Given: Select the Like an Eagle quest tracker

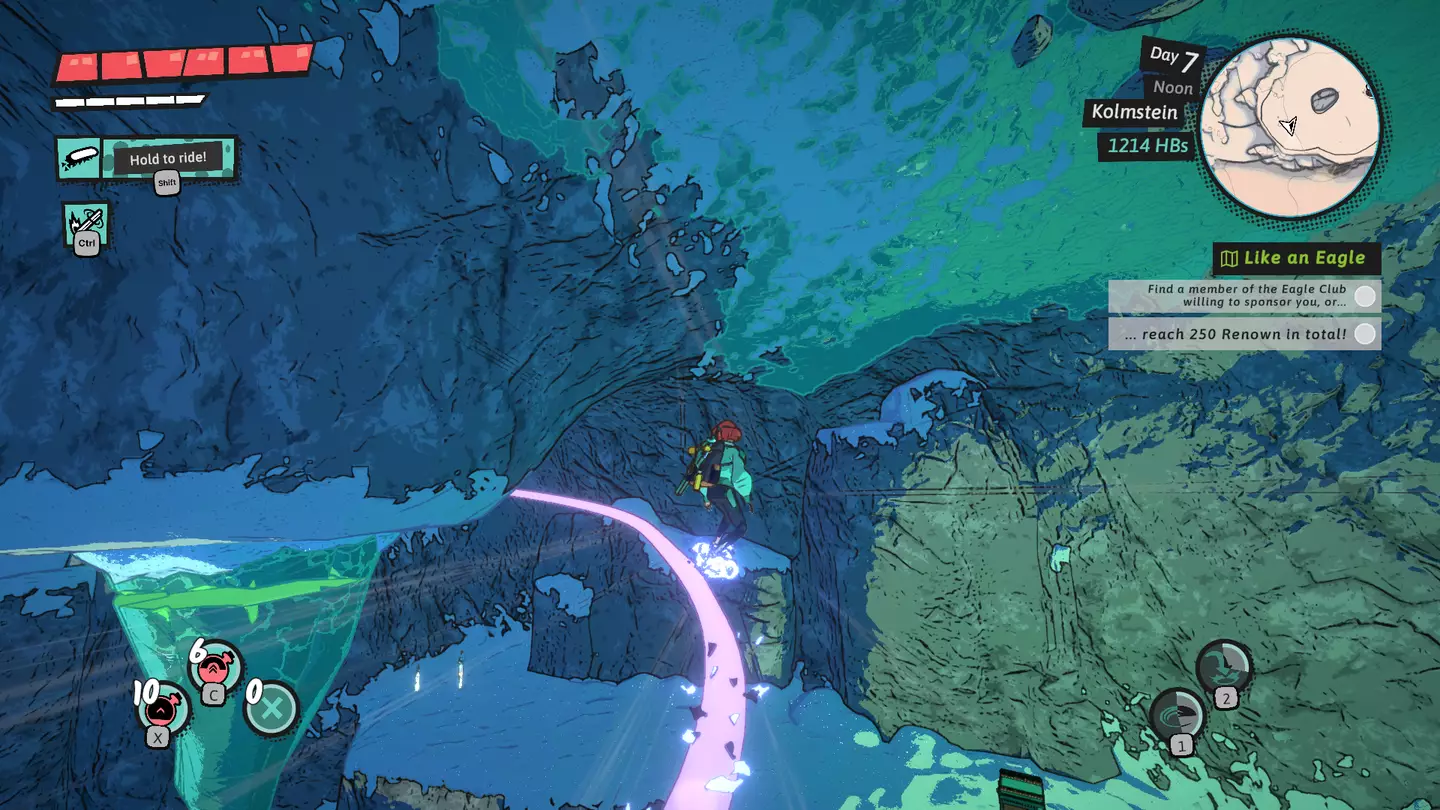Looking at the screenshot, I should [x=1296, y=258].
